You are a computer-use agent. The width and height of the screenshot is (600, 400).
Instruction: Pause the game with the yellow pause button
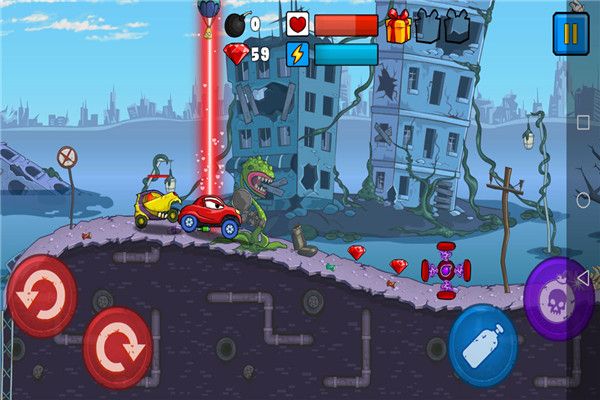[571, 33]
